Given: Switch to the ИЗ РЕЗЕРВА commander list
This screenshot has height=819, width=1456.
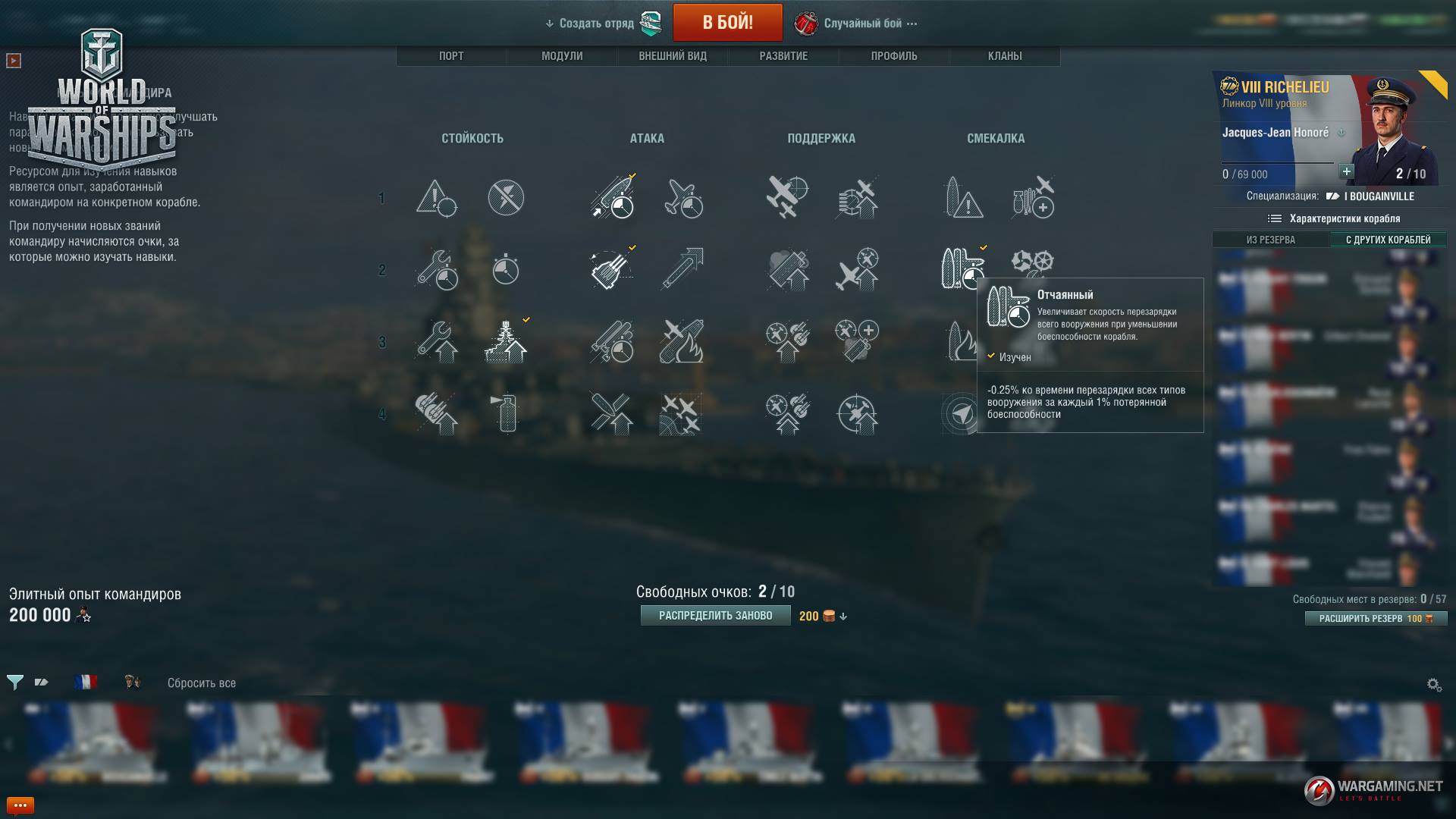Looking at the screenshot, I should [1271, 240].
